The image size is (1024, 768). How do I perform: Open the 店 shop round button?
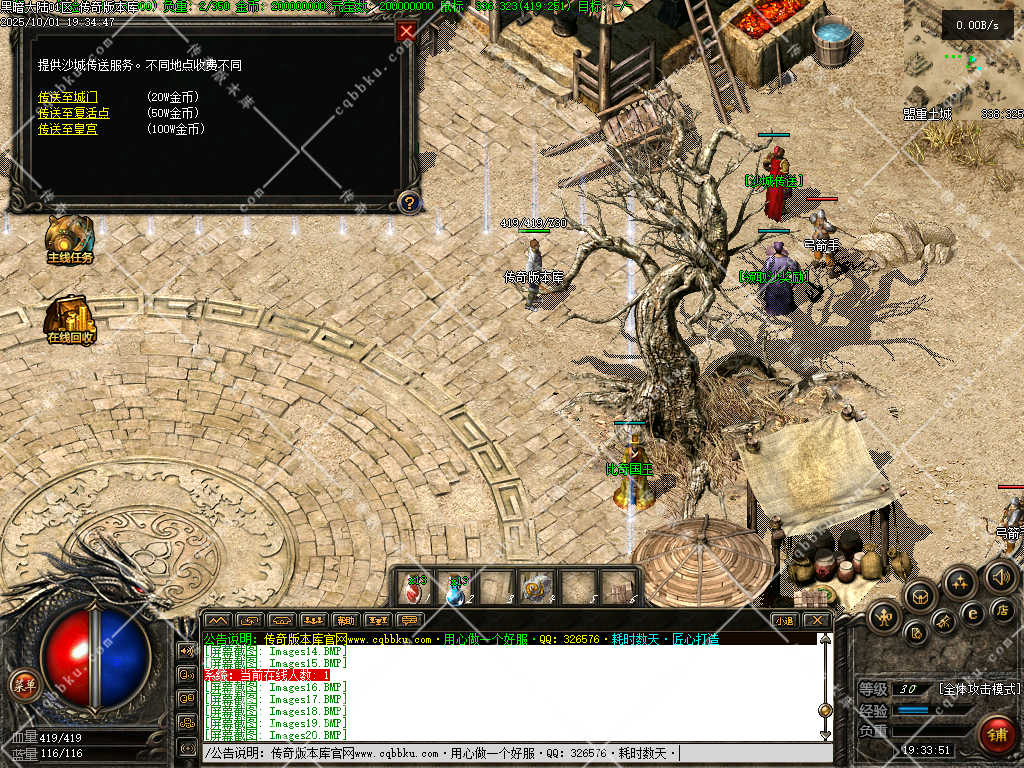tap(1001, 608)
